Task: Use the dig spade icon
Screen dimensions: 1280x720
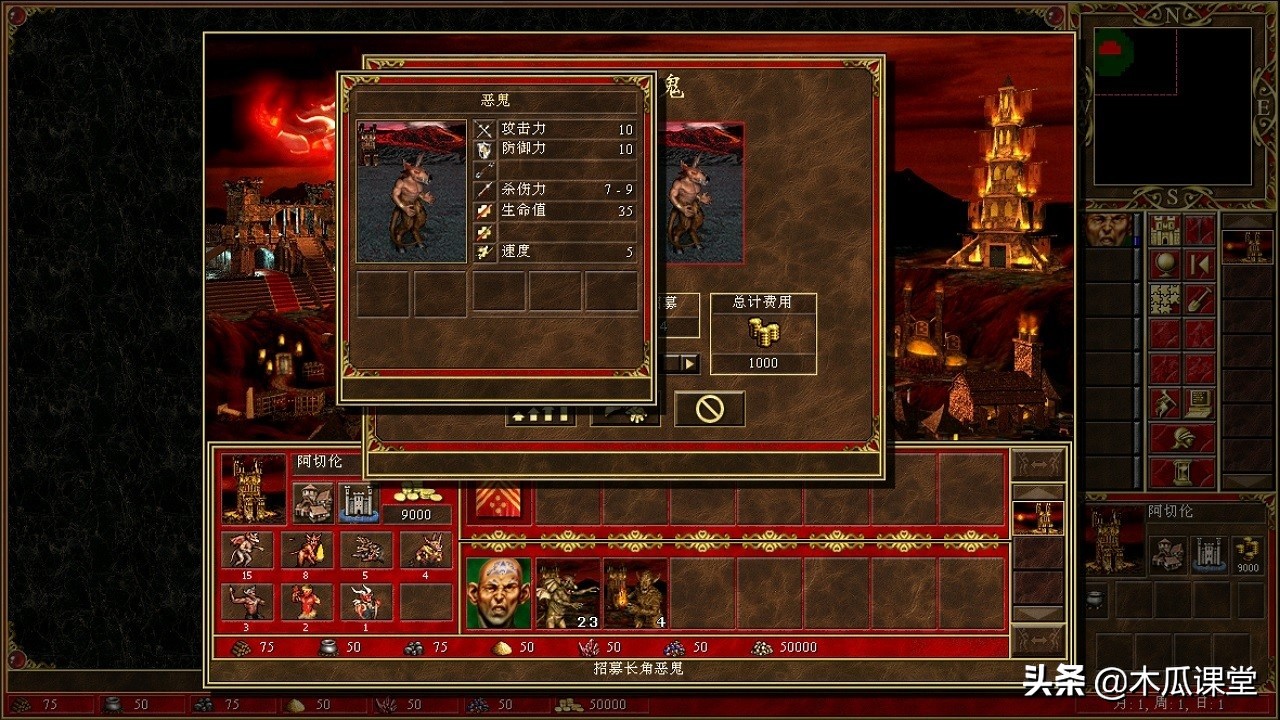Action: (x=1200, y=300)
